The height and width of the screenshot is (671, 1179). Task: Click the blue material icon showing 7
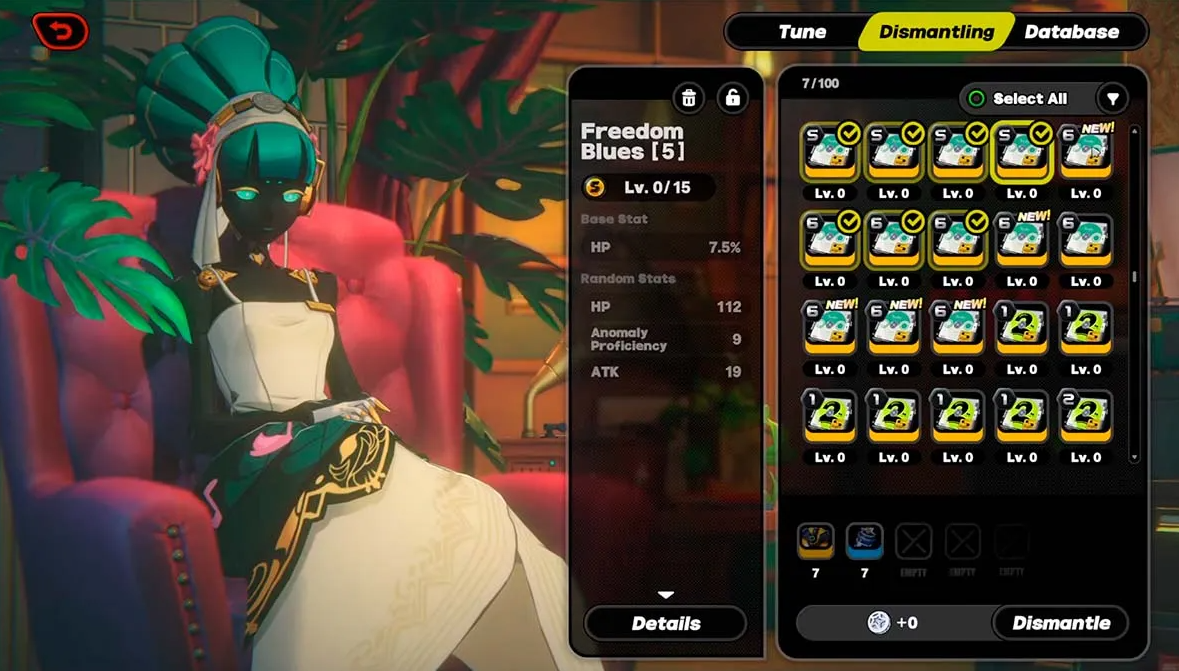pyautogui.click(x=864, y=542)
